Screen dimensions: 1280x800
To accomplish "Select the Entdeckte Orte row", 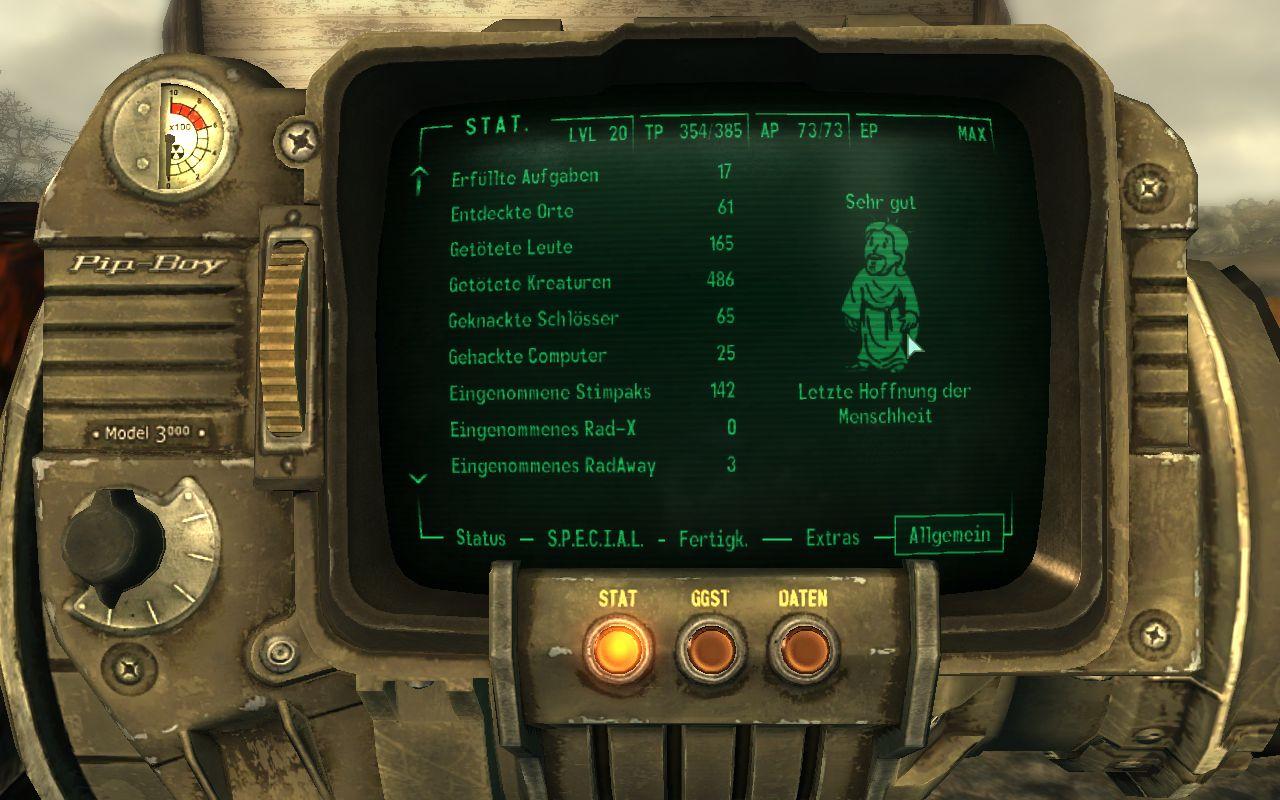I will (x=512, y=212).
